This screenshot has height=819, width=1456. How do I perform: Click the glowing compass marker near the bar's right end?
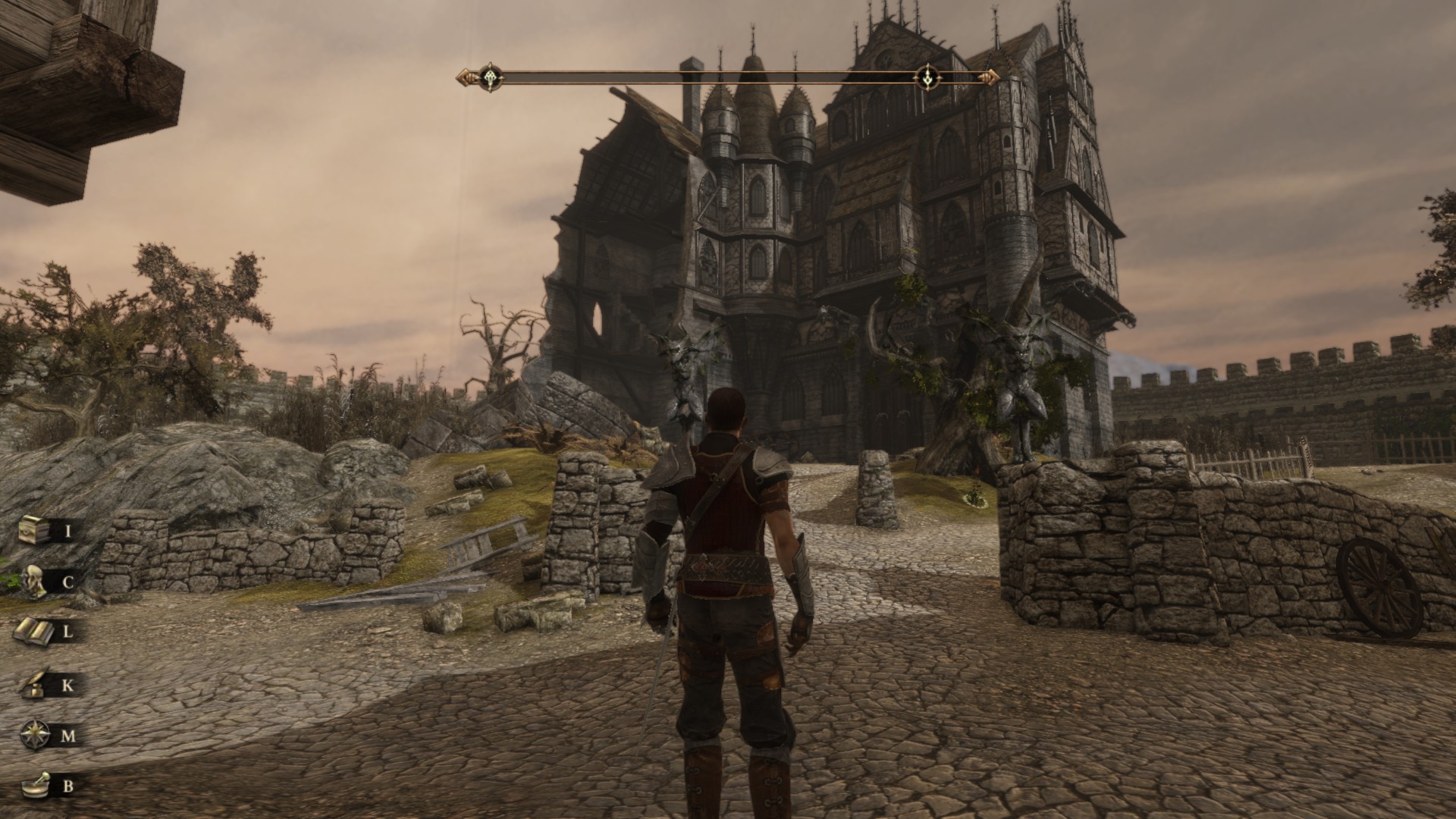click(928, 76)
